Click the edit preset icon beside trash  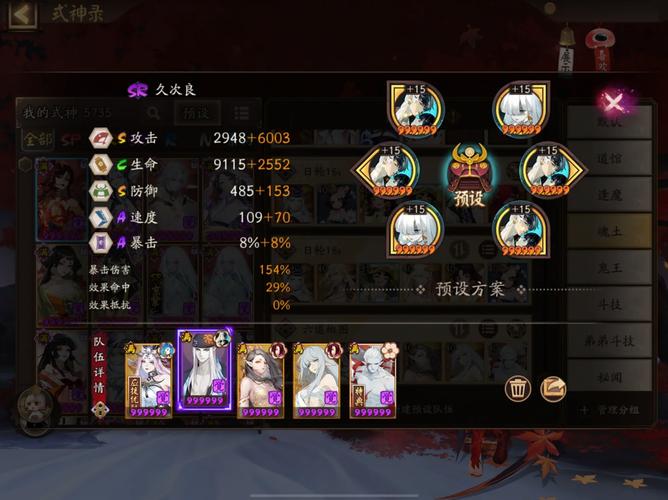tap(553, 388)
